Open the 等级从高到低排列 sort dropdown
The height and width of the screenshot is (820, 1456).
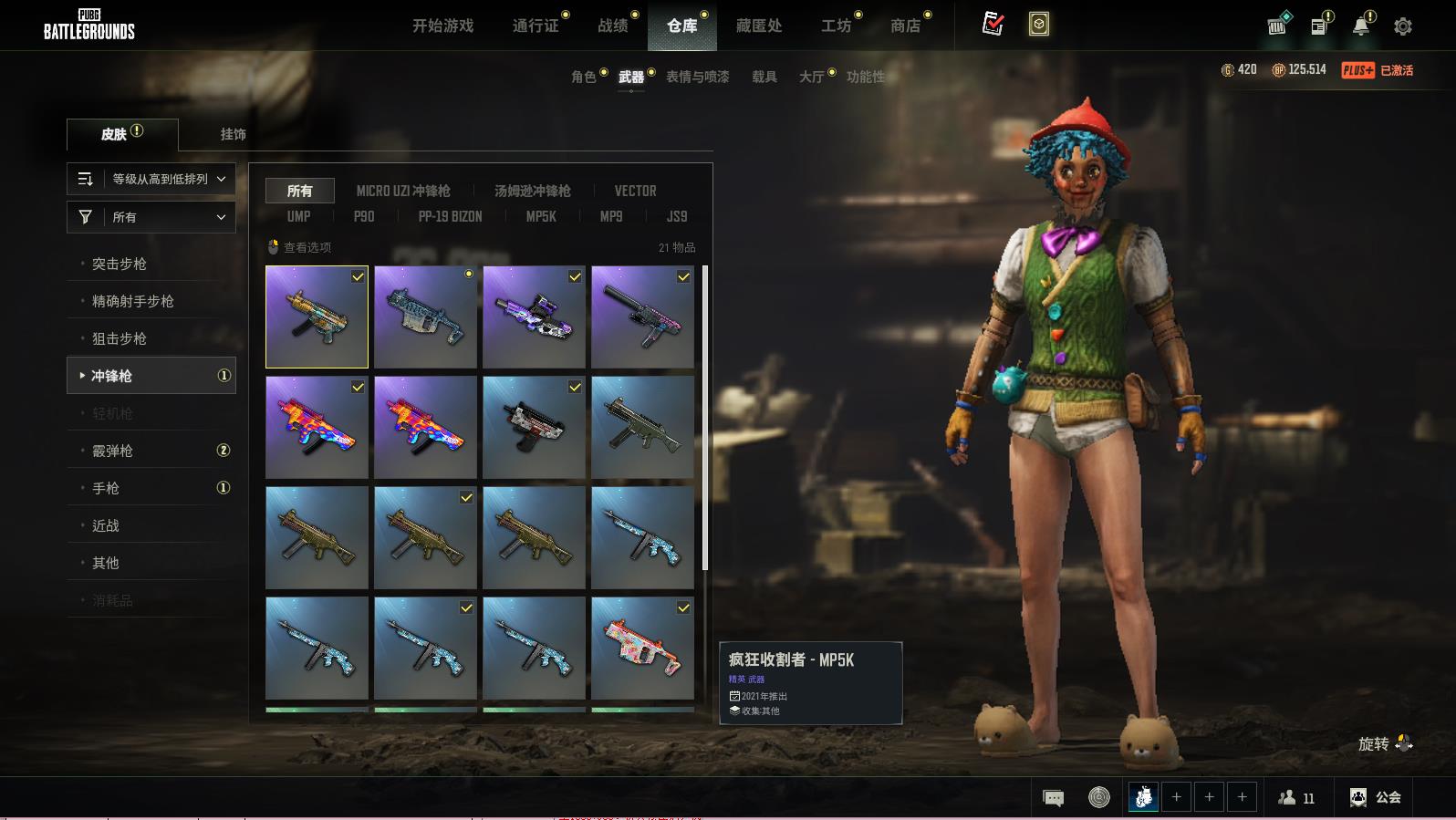(151, 179)
